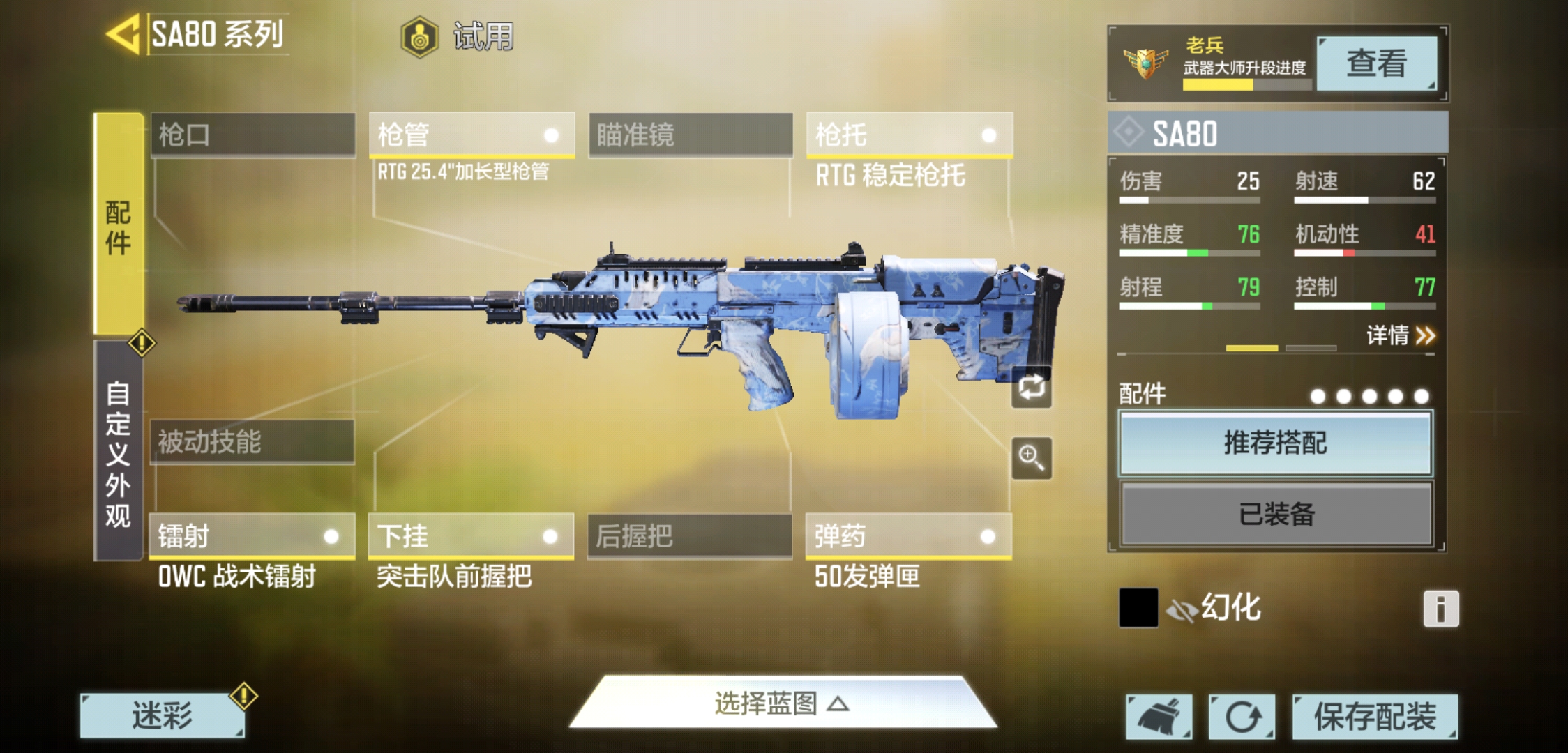The image size is (1568, 753).
Task: Save the loadout with 保存配装
Action: pos(1374,716)
